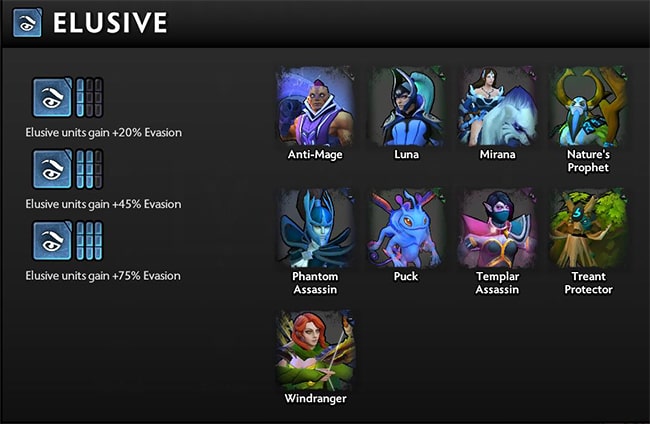
Task: Pick the Mirana hero portrait
Action: click(x=496, y=106)
